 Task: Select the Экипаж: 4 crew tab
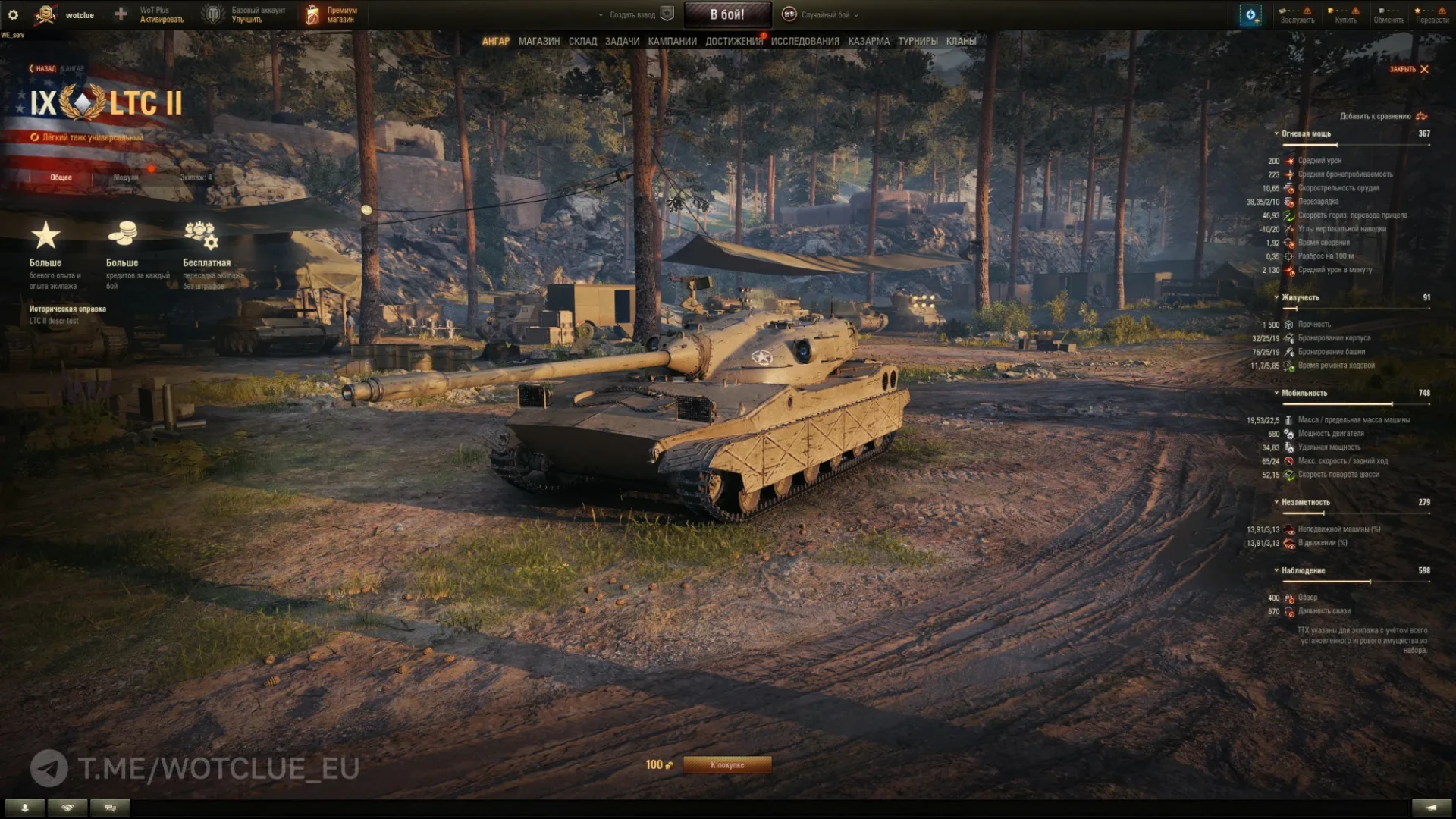pos(196,177)
